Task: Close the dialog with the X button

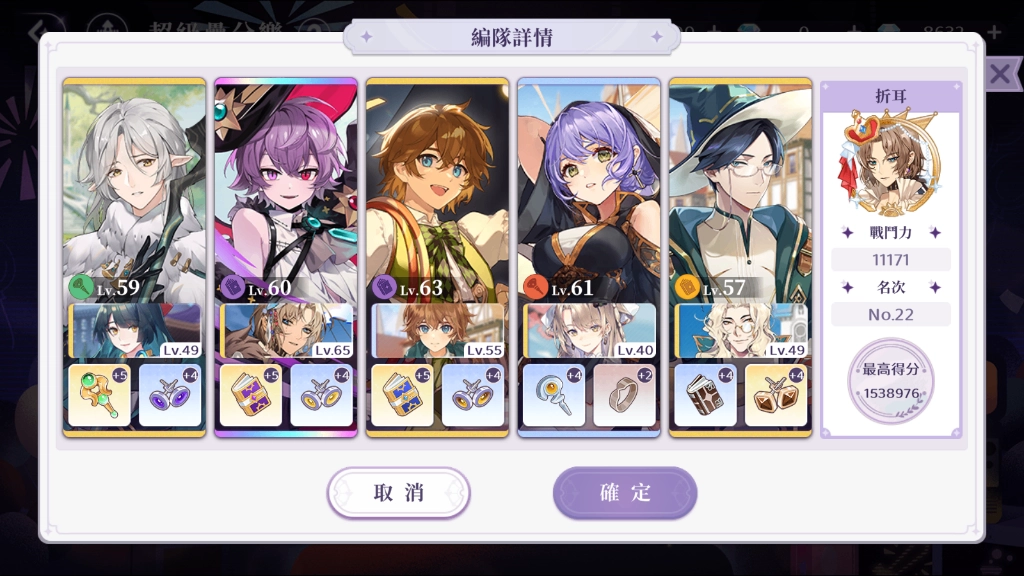Action: click(1000, 73)
